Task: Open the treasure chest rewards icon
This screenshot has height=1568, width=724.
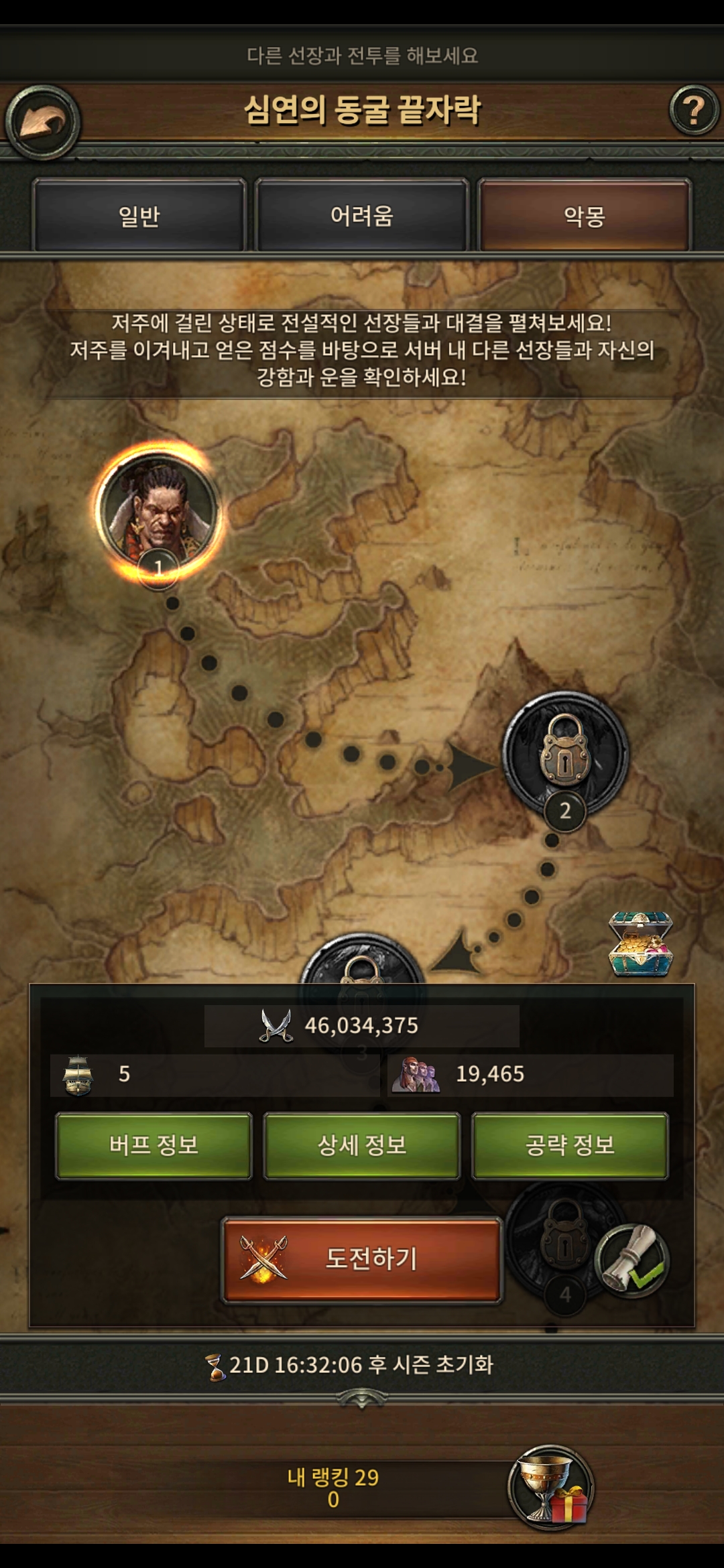Action: tap(640, 943)
